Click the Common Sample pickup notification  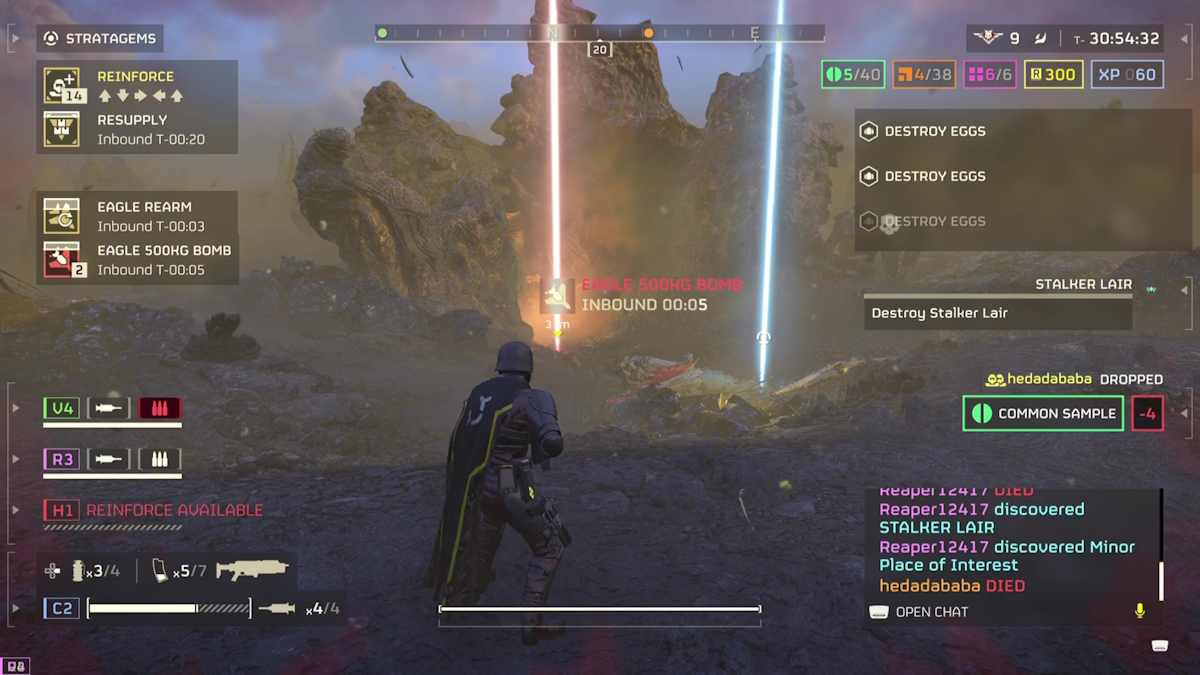[x=1043, y=414]
